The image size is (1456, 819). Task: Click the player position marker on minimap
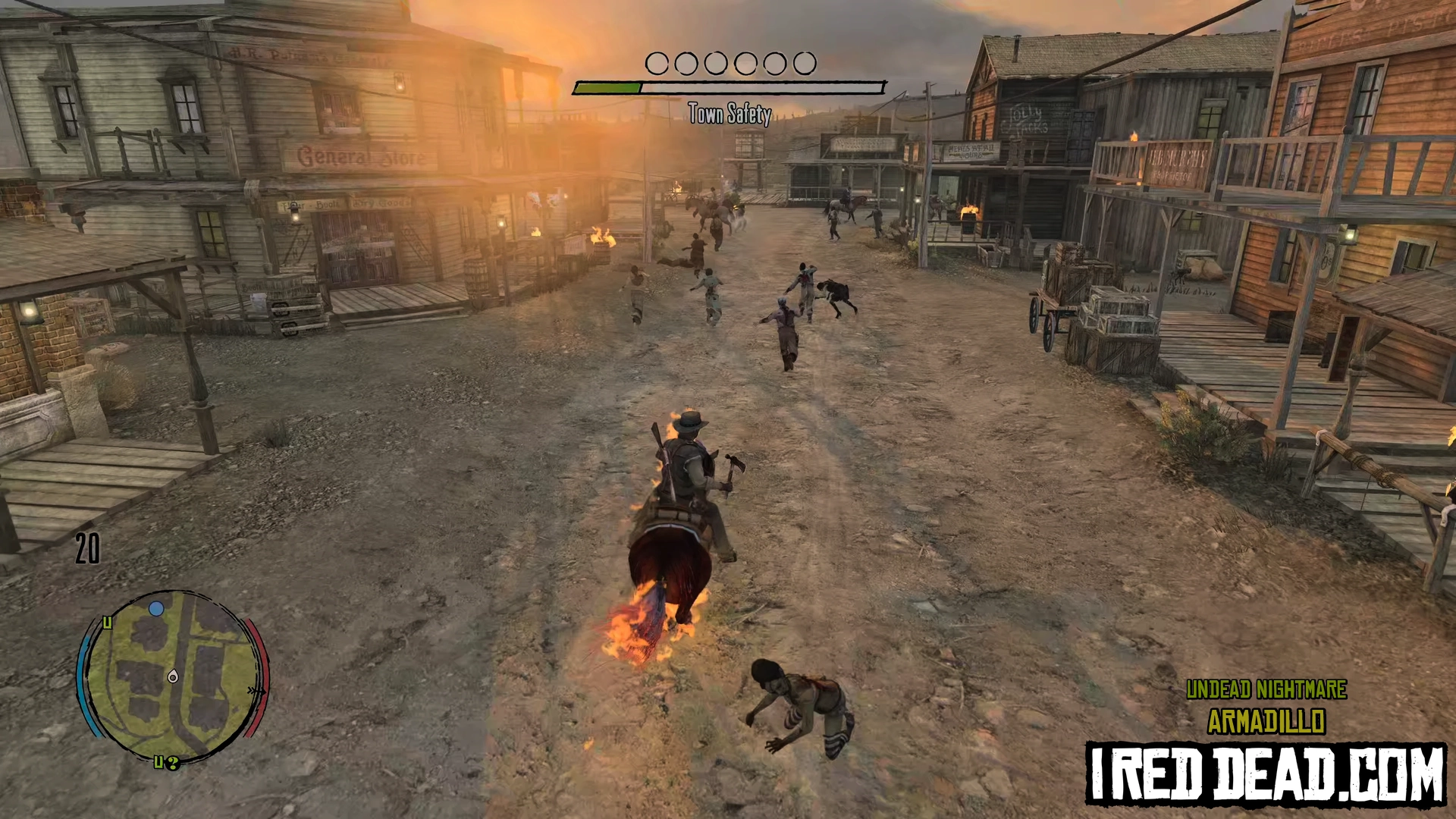173,676
